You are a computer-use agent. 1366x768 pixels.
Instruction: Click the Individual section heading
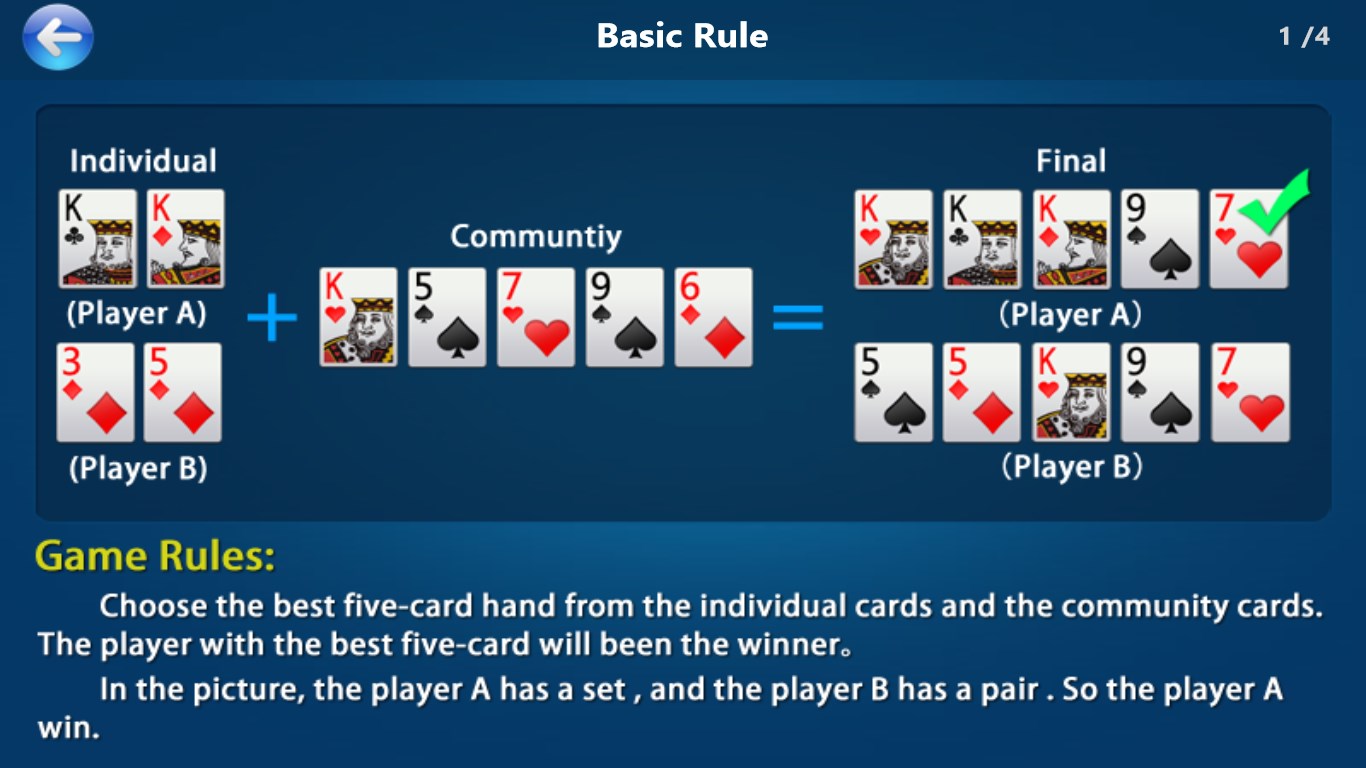(142, 159)
